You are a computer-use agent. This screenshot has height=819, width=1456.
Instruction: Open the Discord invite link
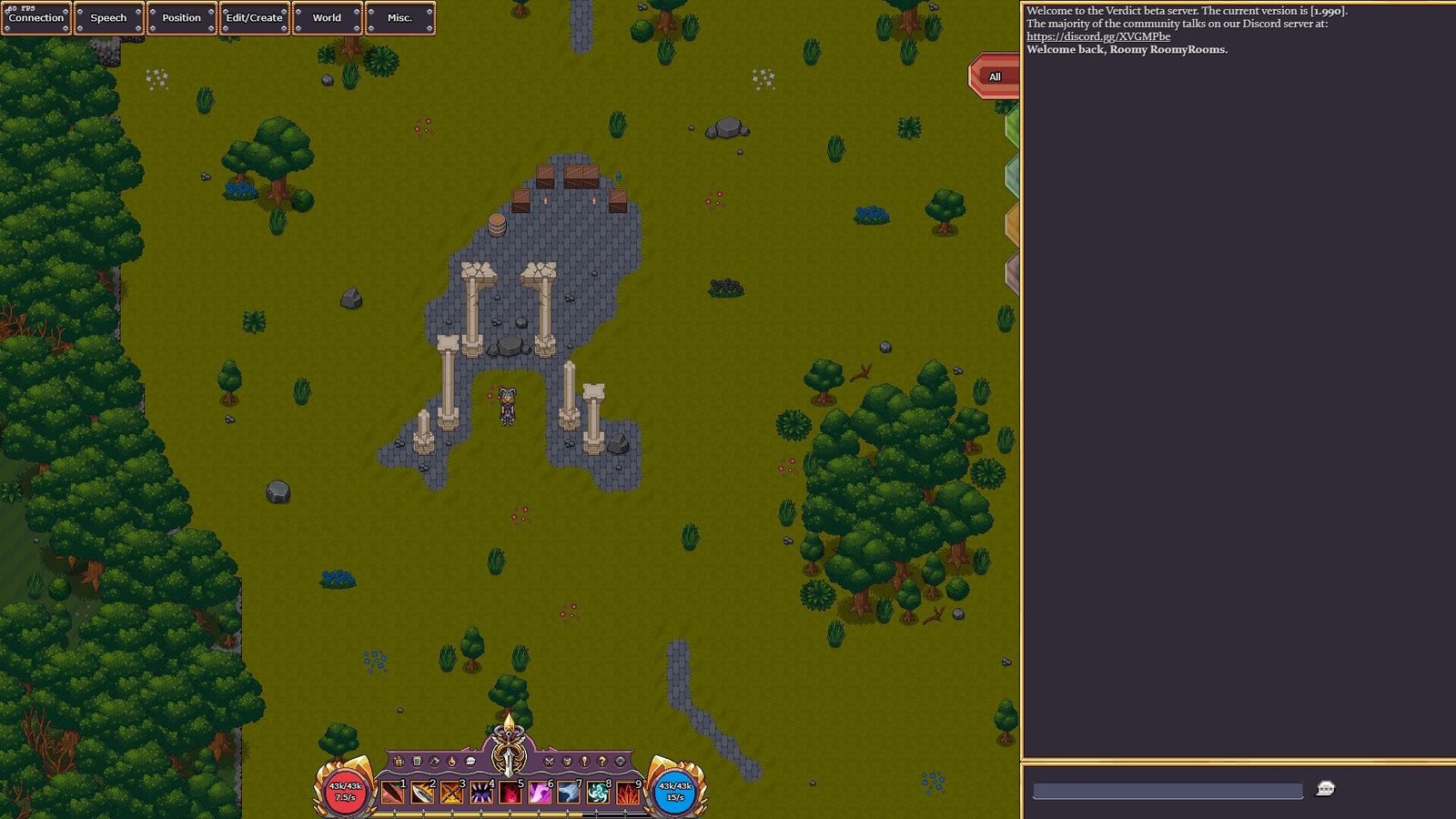tap(1097, 36)
